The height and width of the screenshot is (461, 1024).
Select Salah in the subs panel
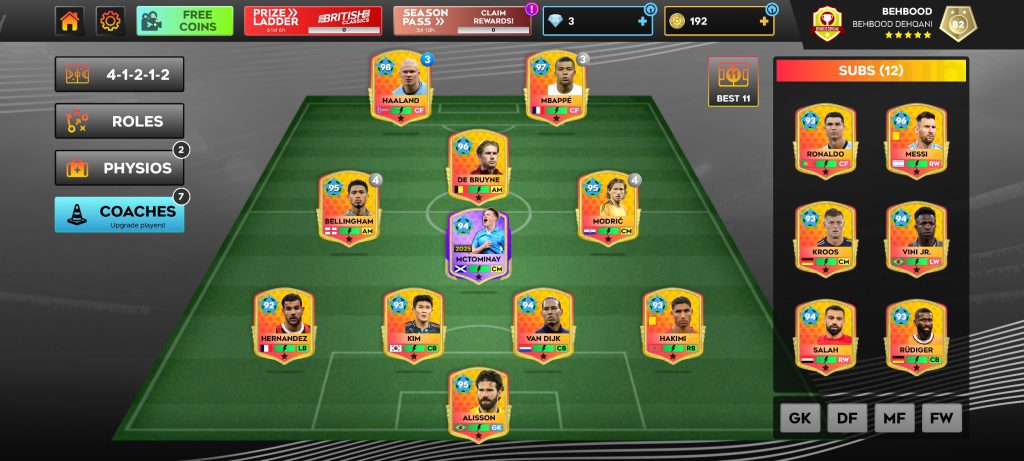coord(825,337)
